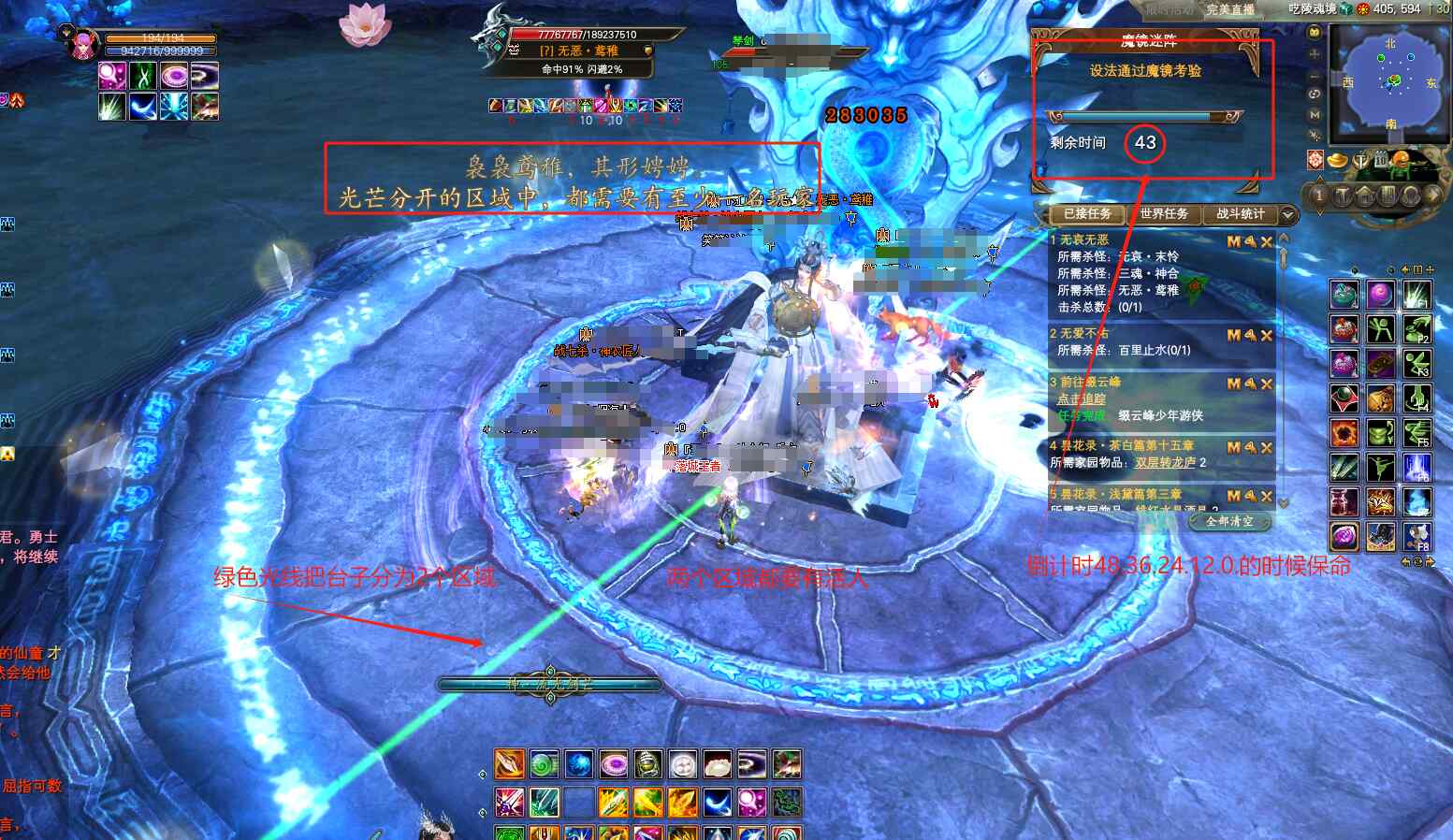Open the world map with the M button
1453x840 pixels.
pyautogui.click(x=1315, y=114)
